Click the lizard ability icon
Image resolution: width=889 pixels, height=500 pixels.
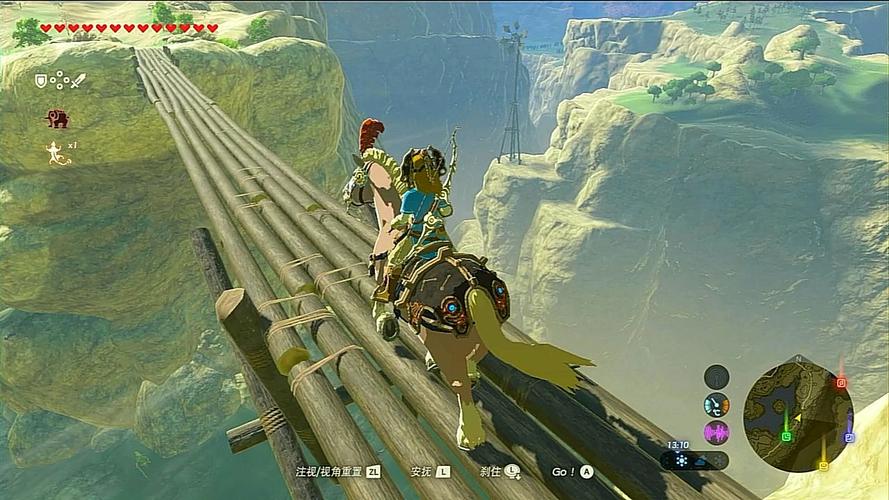(55, 152)
